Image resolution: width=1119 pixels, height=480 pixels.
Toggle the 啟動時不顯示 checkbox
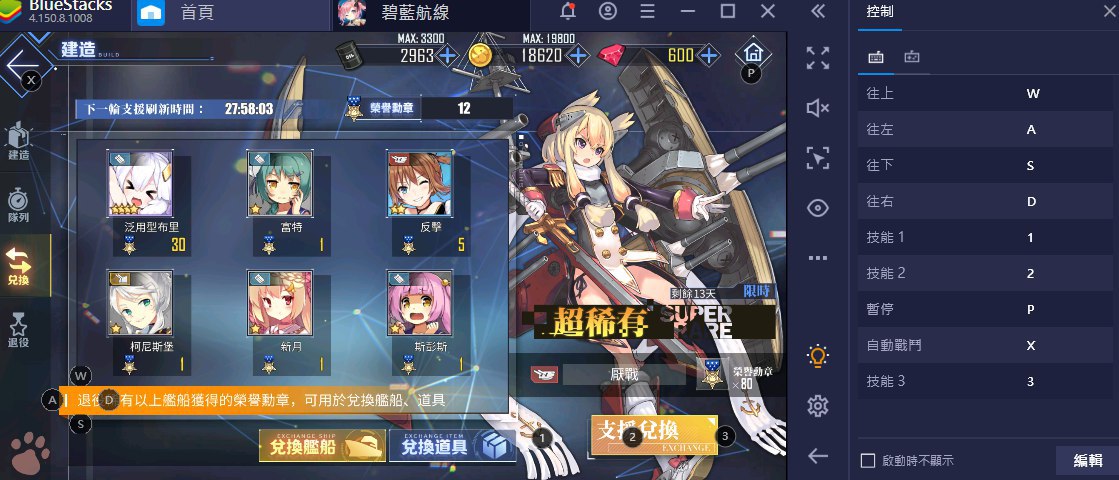(x=868, y=460)
